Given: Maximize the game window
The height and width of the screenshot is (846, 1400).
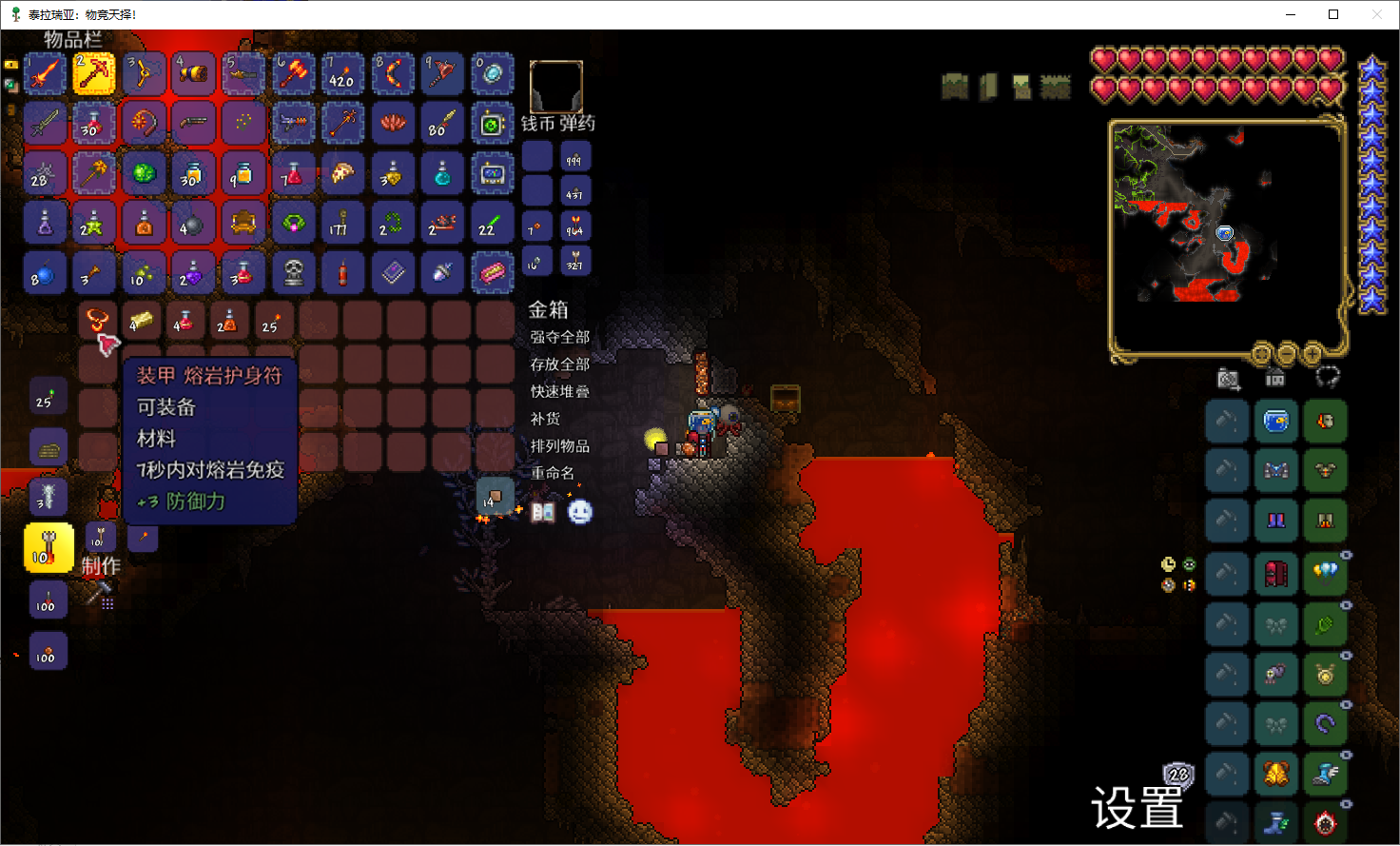Looking at the screenshot, I should click(1333, 14).
